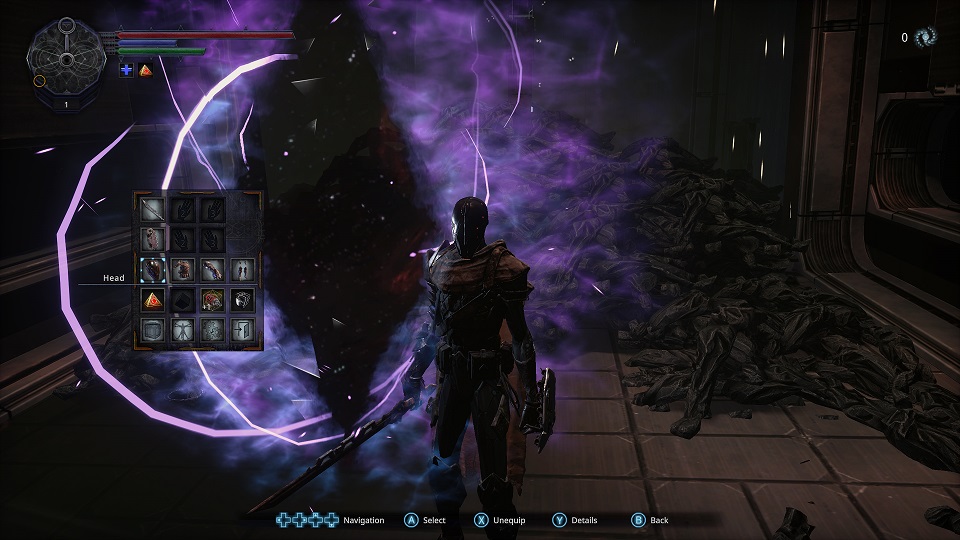This screenshot has height=540, width=960.
Task: Open the gears settings menu icon
Action: 211,329
